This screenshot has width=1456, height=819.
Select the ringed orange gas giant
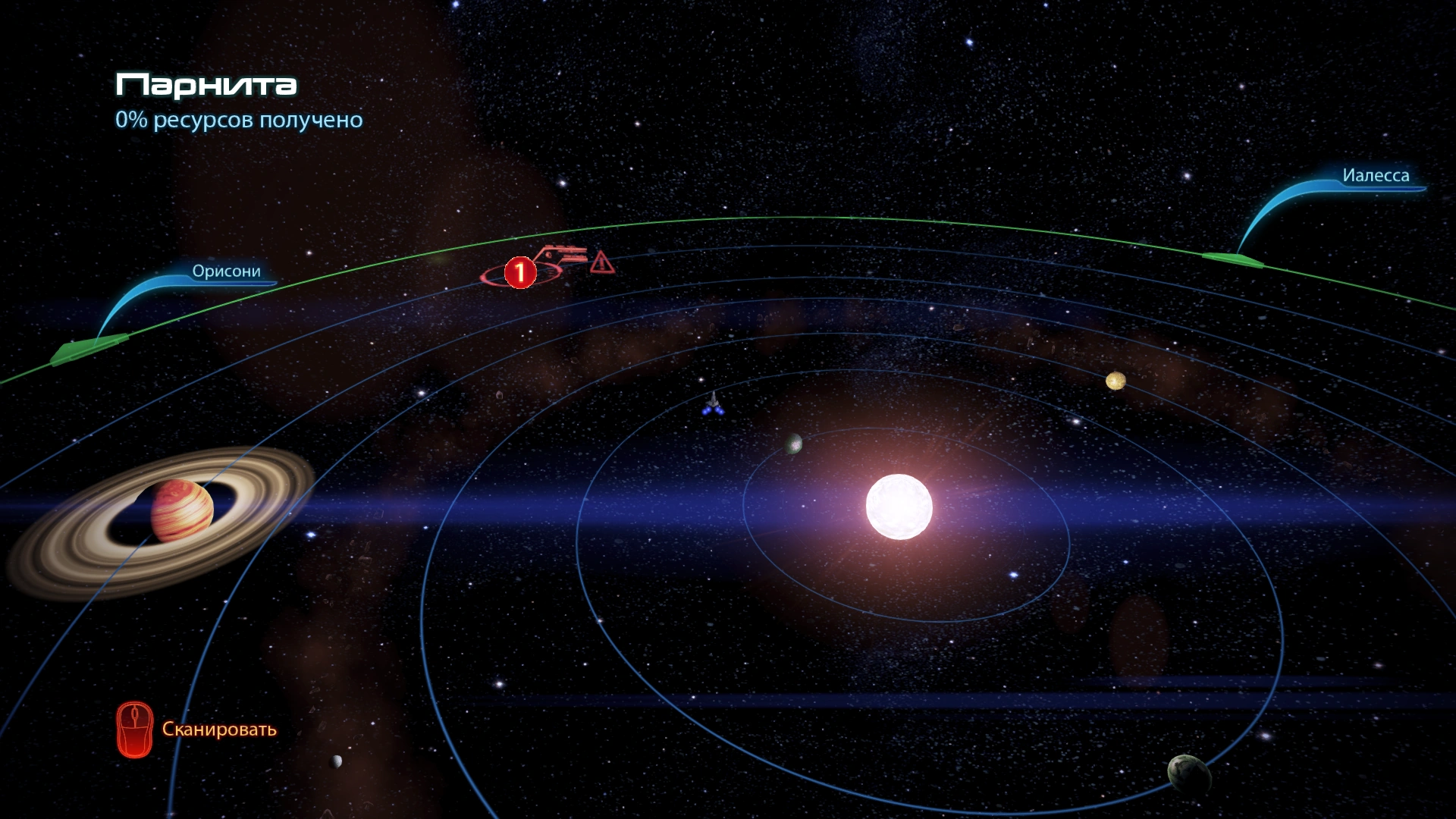(181, 510)
